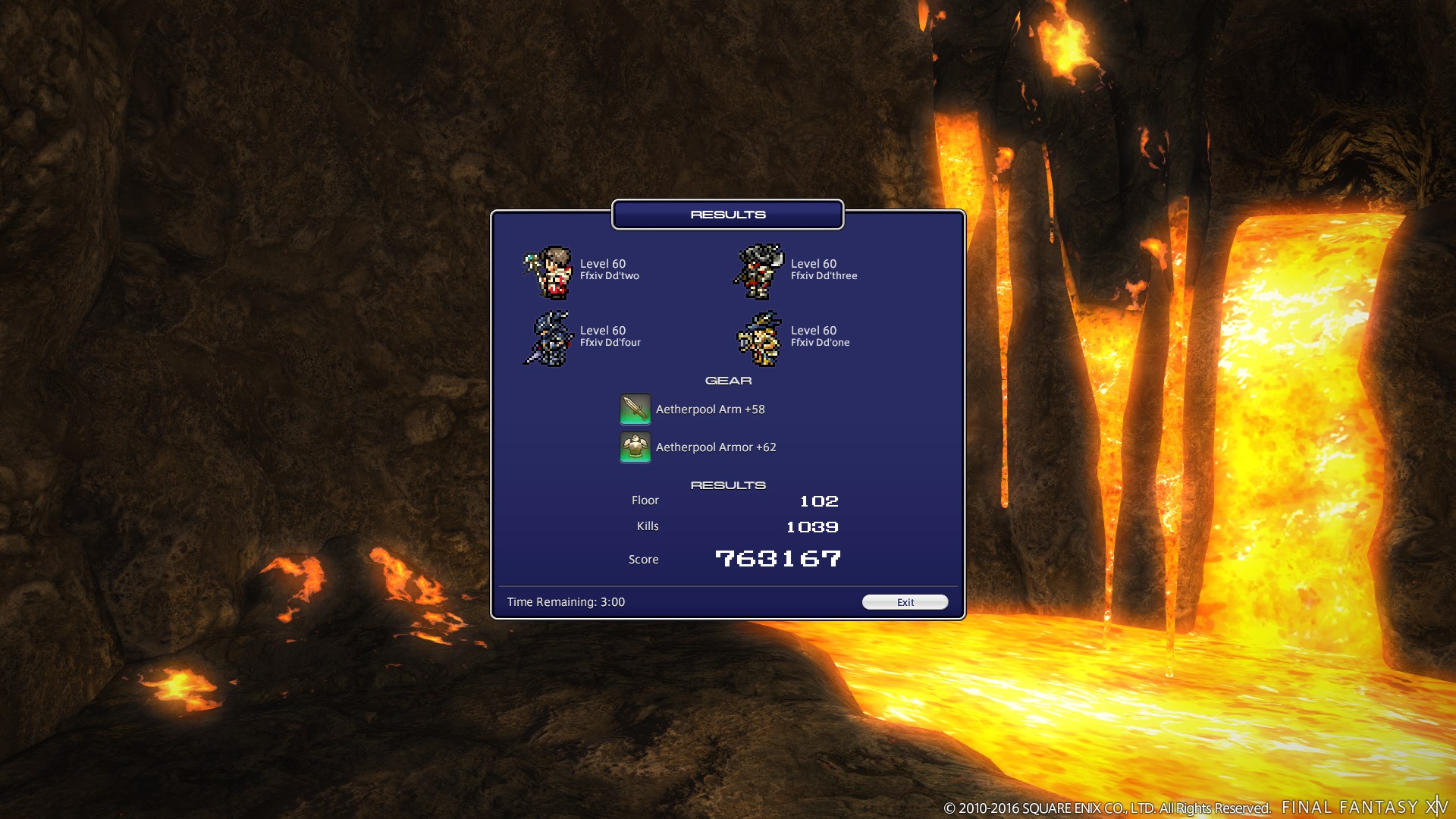Click the GEAR section heading
This screenshot has height=819, width=1456.
pyautogui.click(x=728, y=380)
